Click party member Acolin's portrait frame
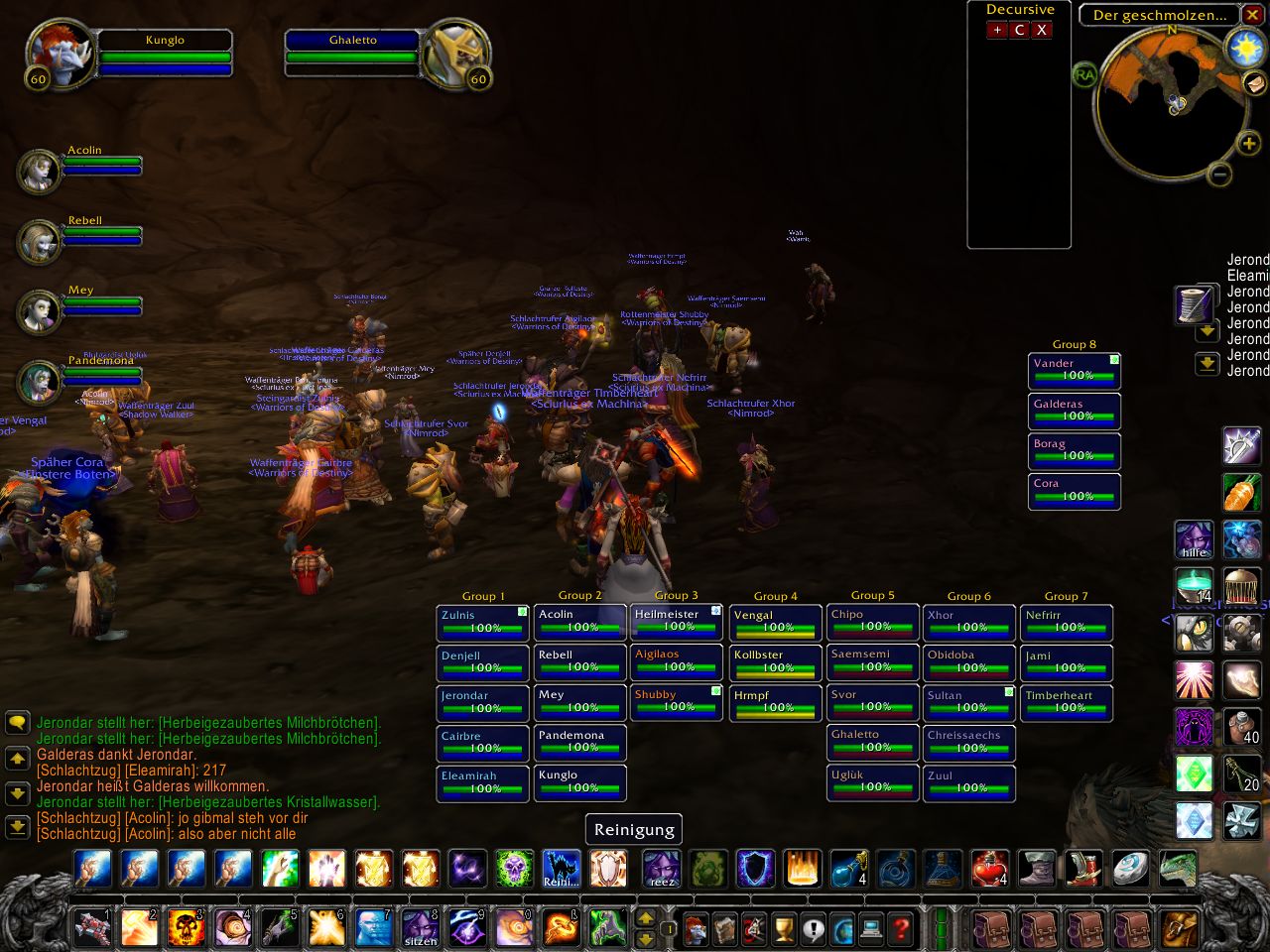1270x952 pixels. [40, 171]
